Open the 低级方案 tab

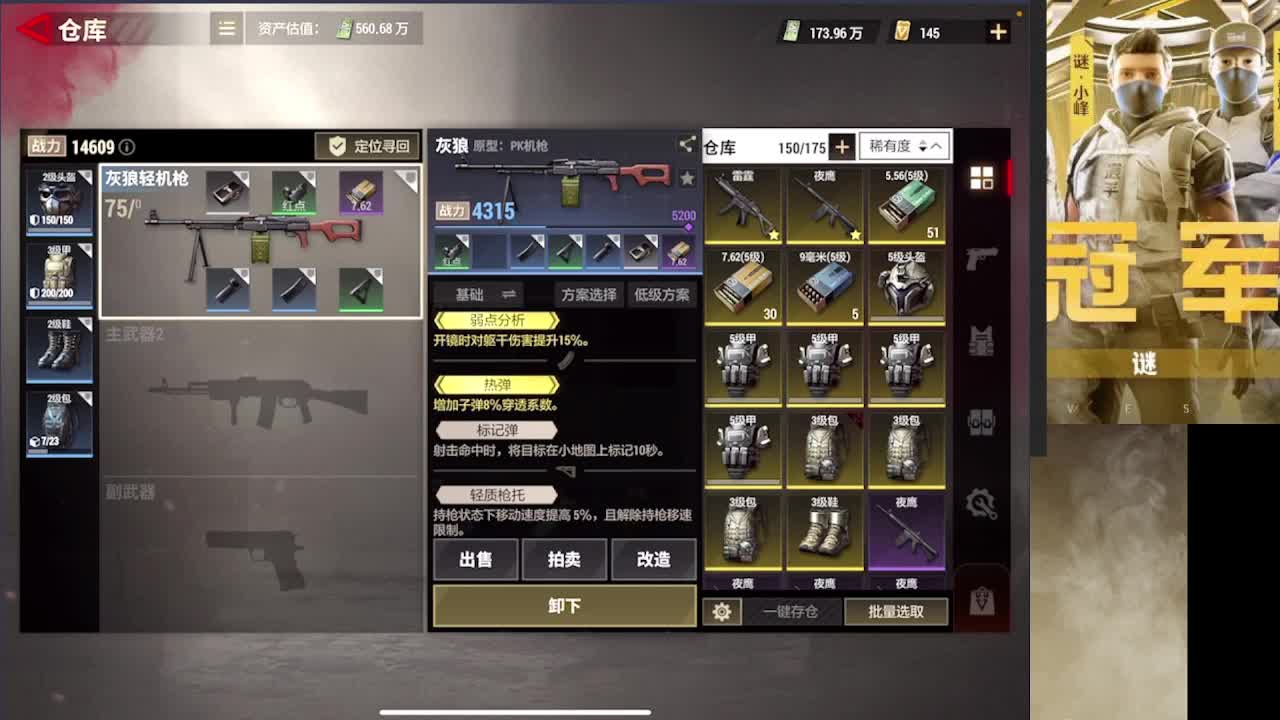tap(662, 294)
